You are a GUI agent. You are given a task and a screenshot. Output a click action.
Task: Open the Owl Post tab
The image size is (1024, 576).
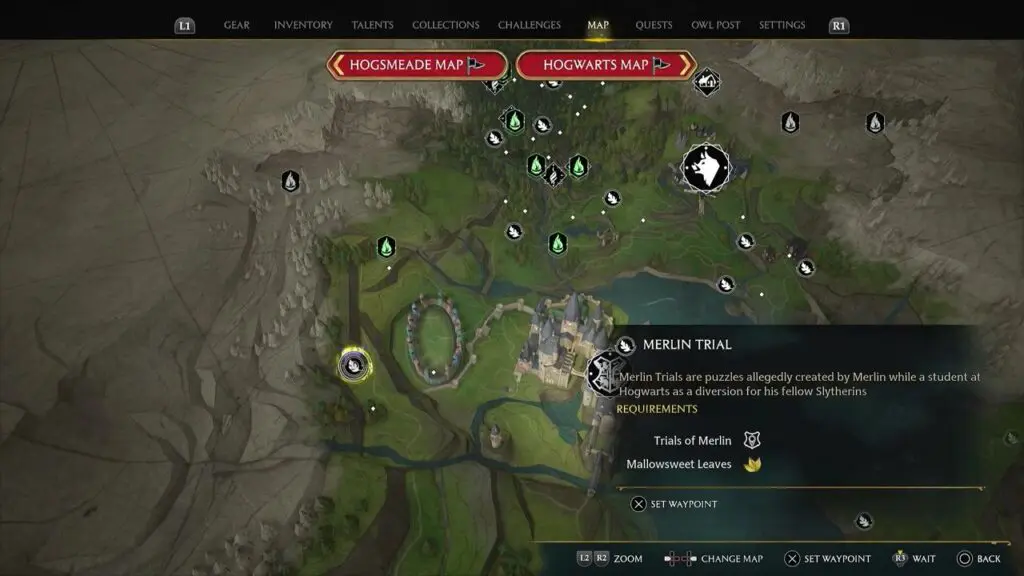click(716, 25)
